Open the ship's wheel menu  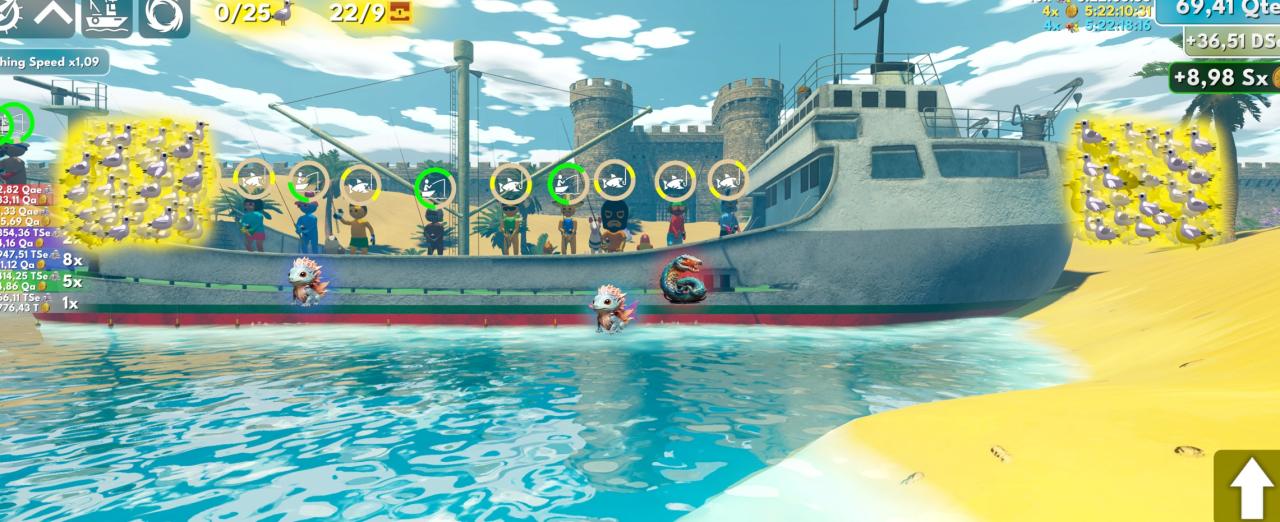coord(8,15)
